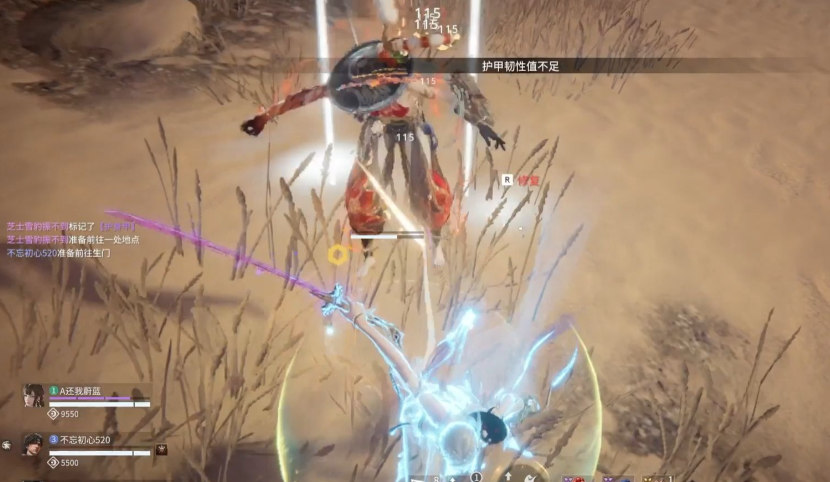
Task: Select teammate 不忘初心520's portrait
Action: (x=33, y=445)
